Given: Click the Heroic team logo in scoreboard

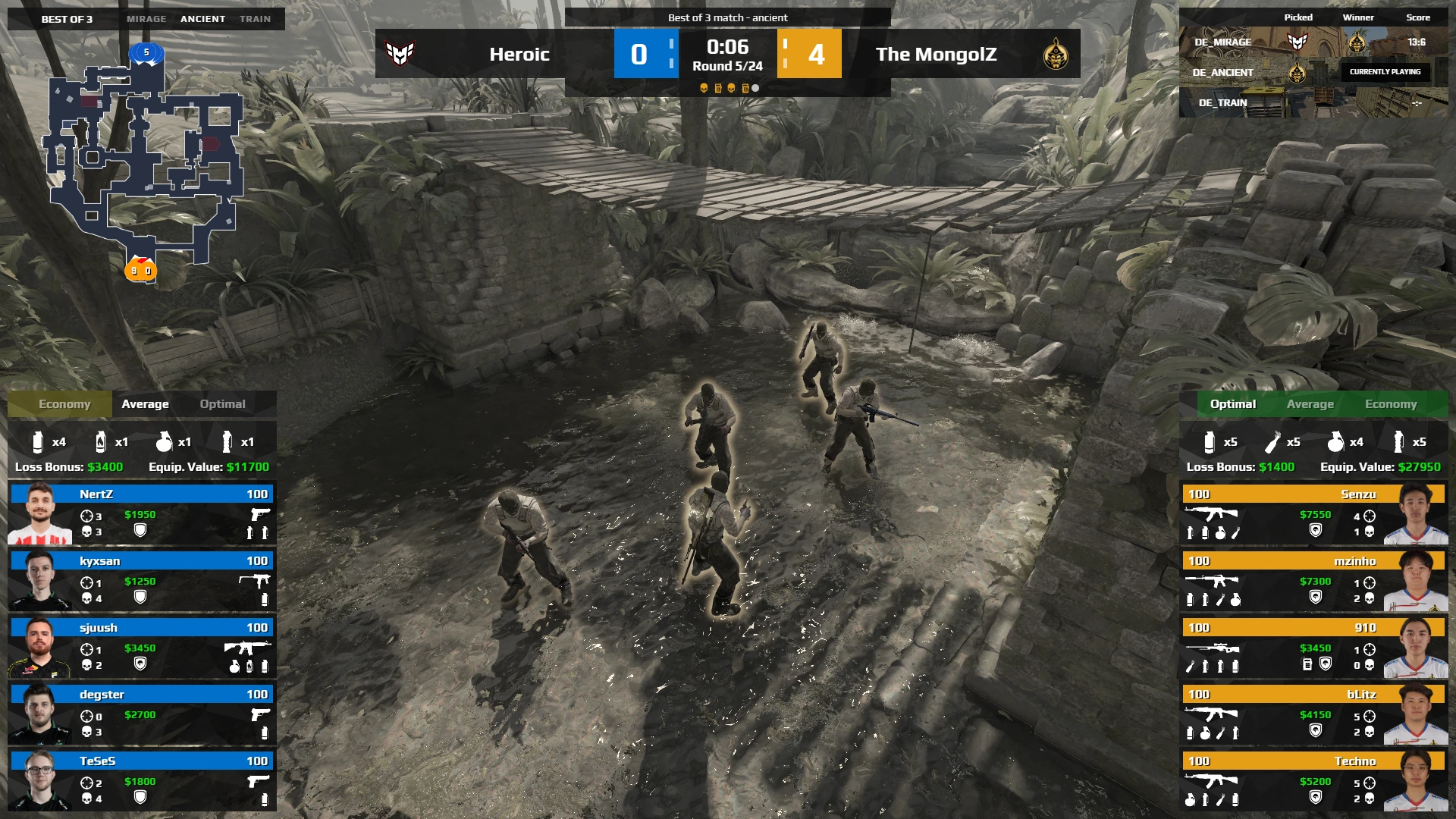Looking at the screenshot, I should tap(400, 54).
